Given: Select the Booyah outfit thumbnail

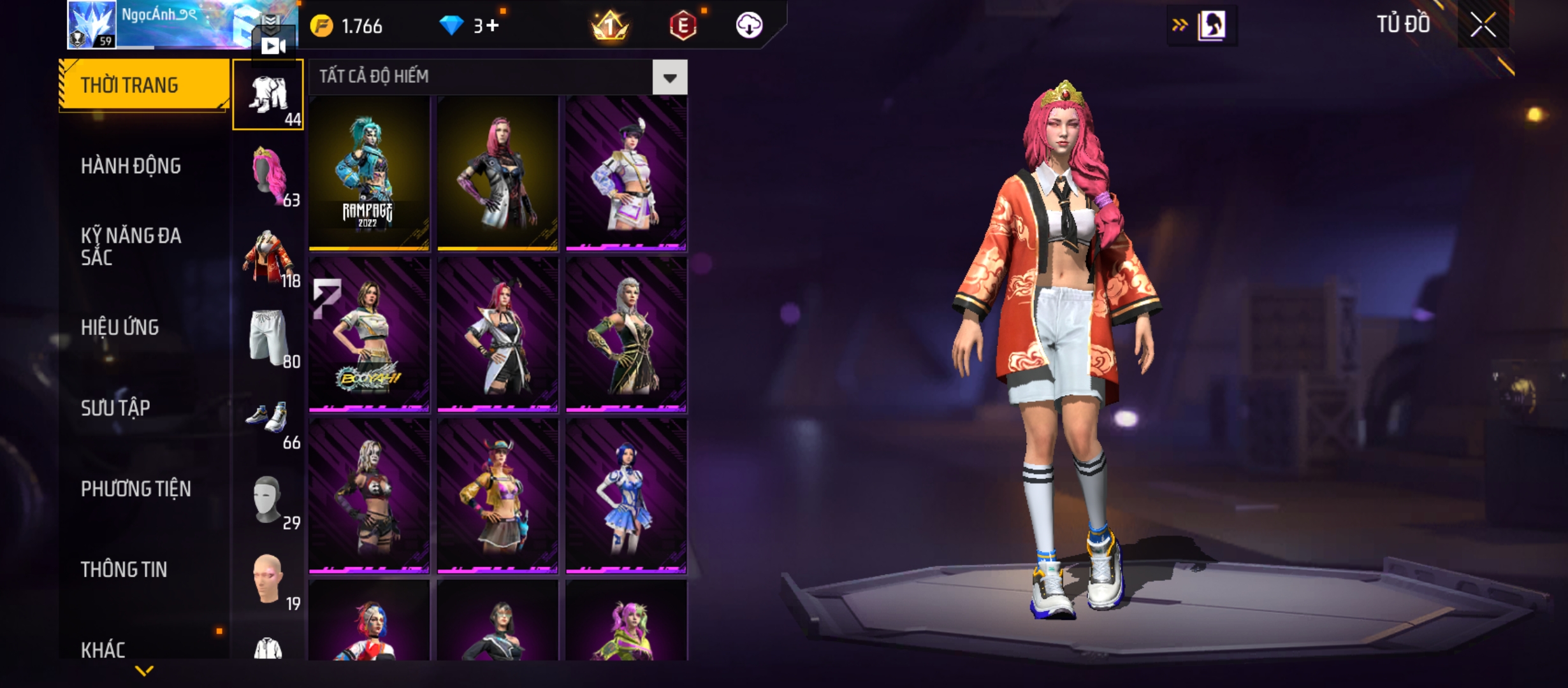Looking at the screenshot, I should pos(368,334).
